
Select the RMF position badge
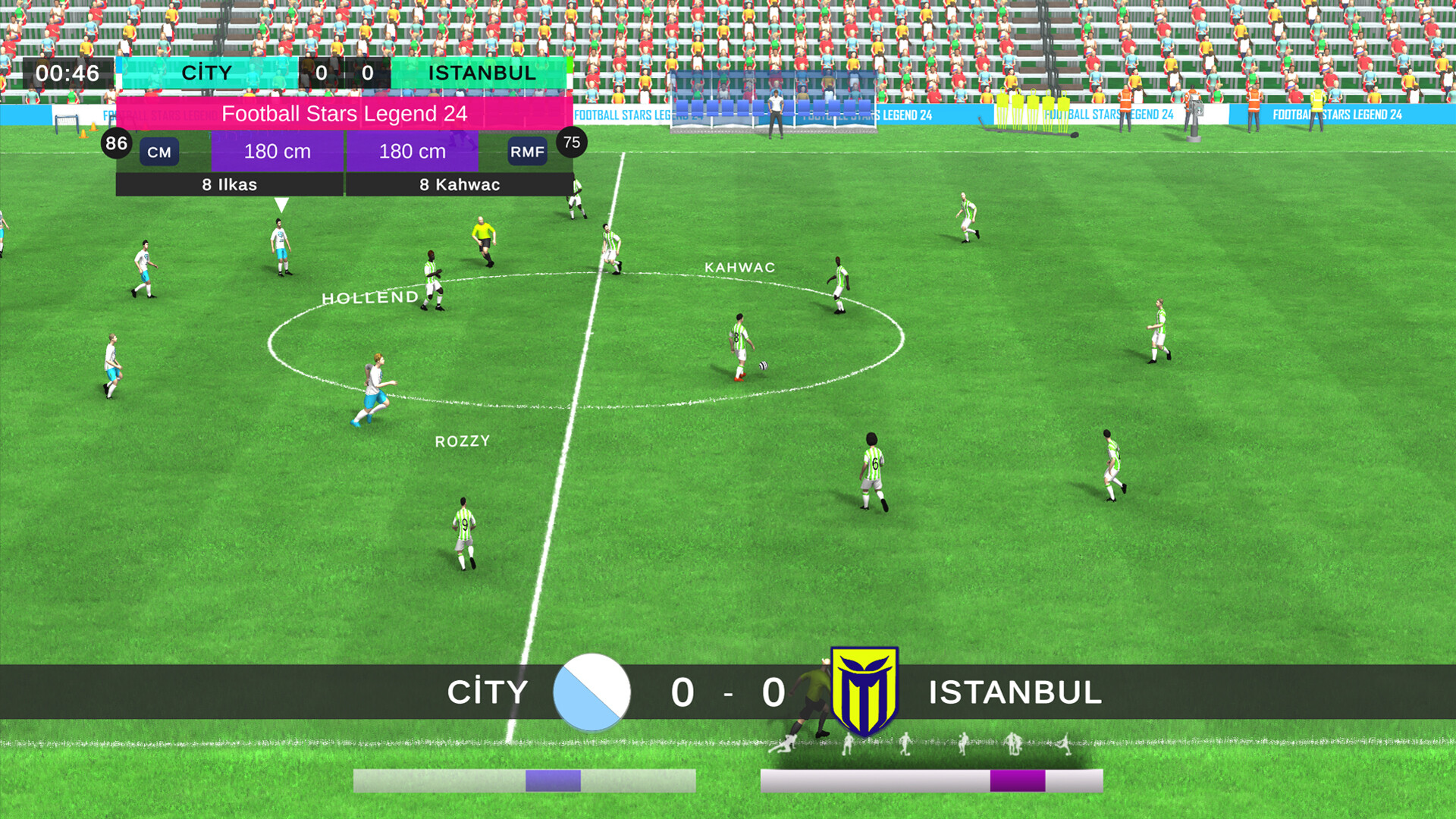[529, 151]
